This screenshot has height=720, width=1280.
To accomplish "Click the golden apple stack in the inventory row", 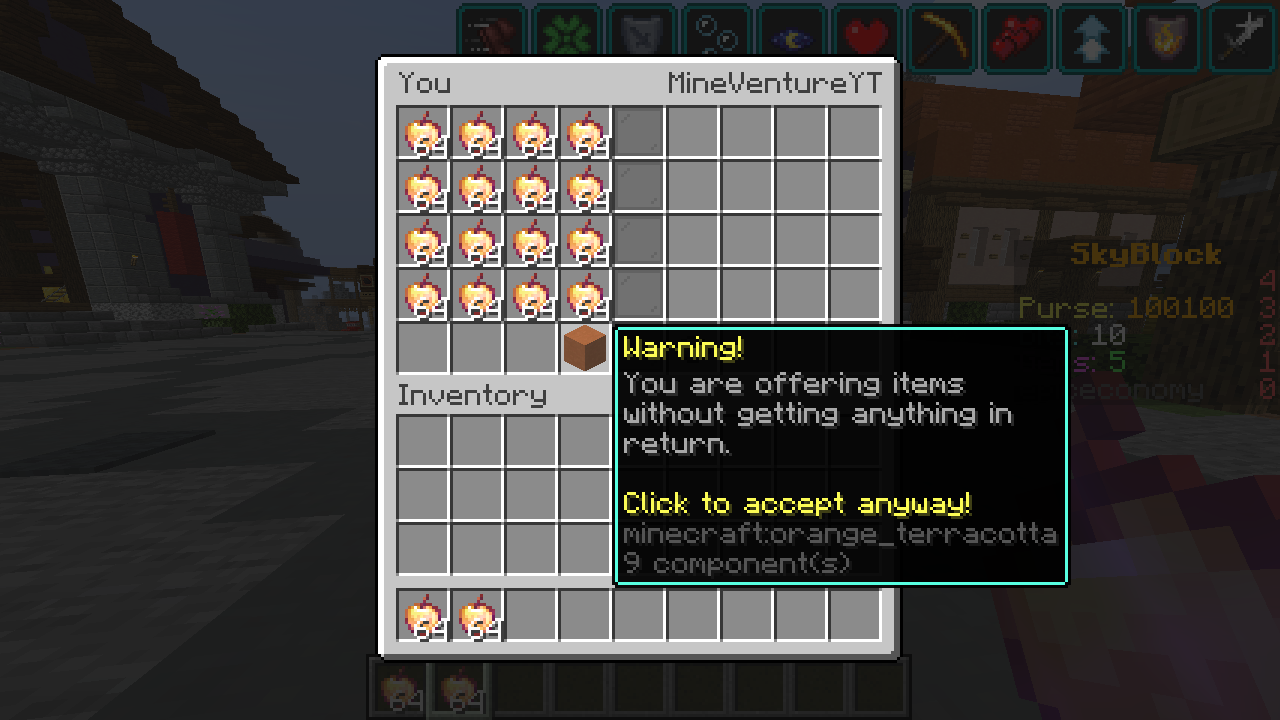I will (421, 612).
